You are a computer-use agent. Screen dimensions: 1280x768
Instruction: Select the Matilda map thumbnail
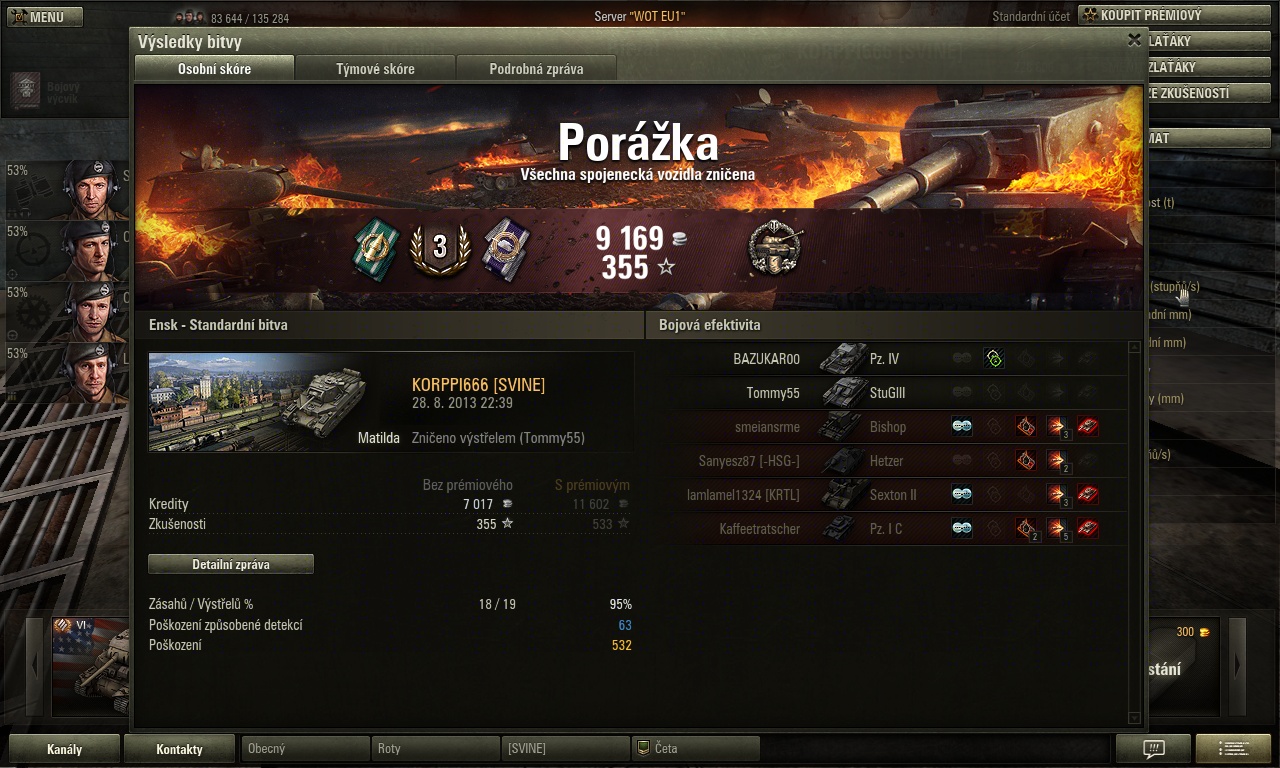click(x=260, y=401)
